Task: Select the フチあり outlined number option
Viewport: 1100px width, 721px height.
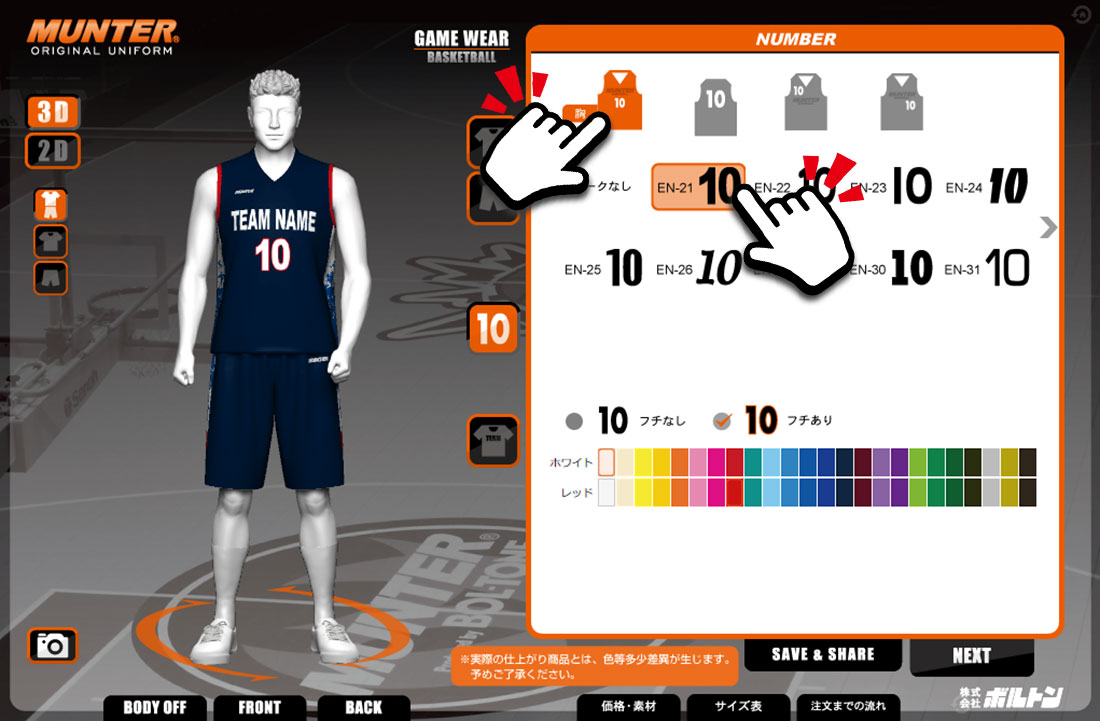Action: coord(722,421)
